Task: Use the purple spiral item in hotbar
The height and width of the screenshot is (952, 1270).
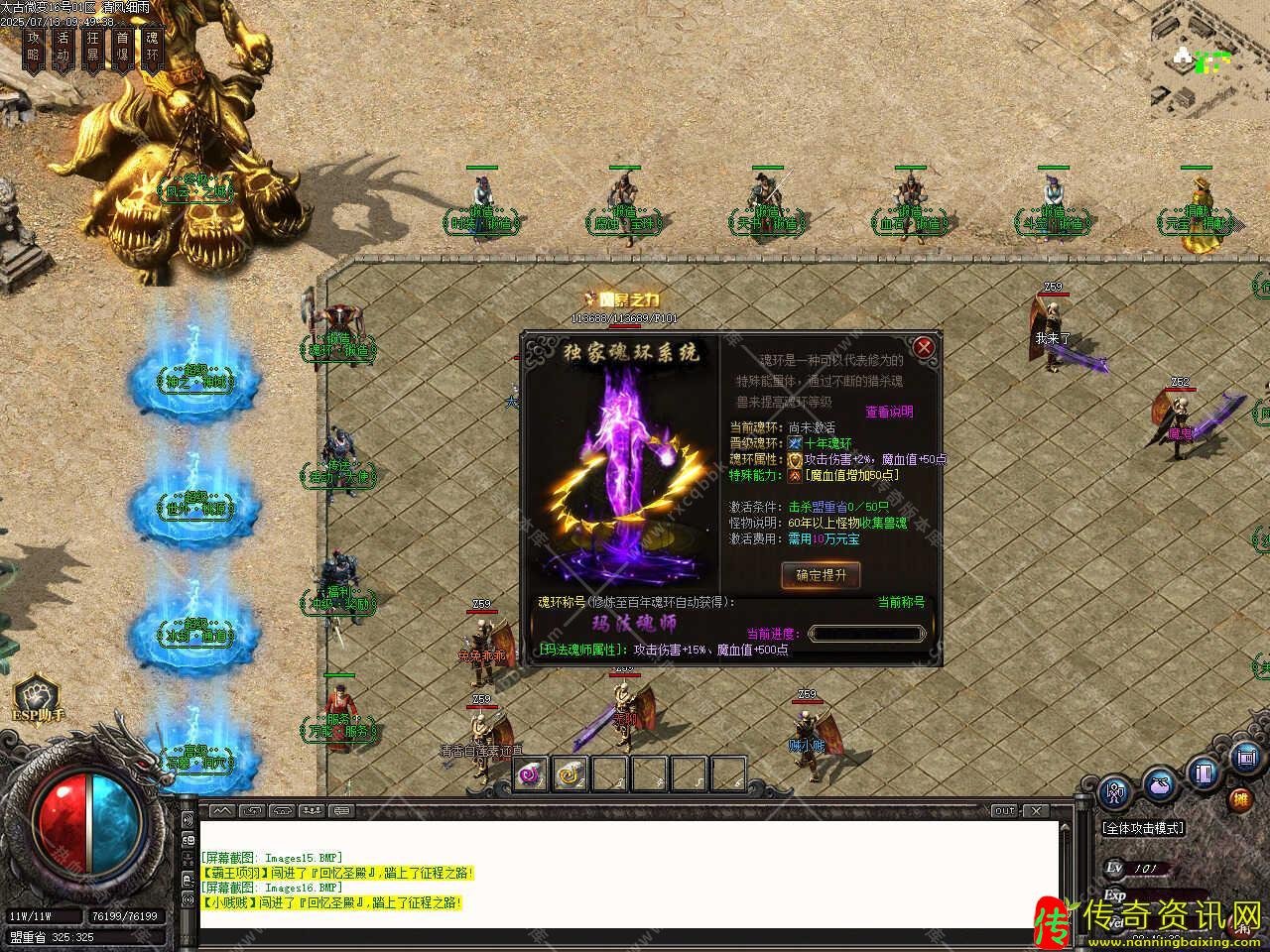Action: pos(531,773)
